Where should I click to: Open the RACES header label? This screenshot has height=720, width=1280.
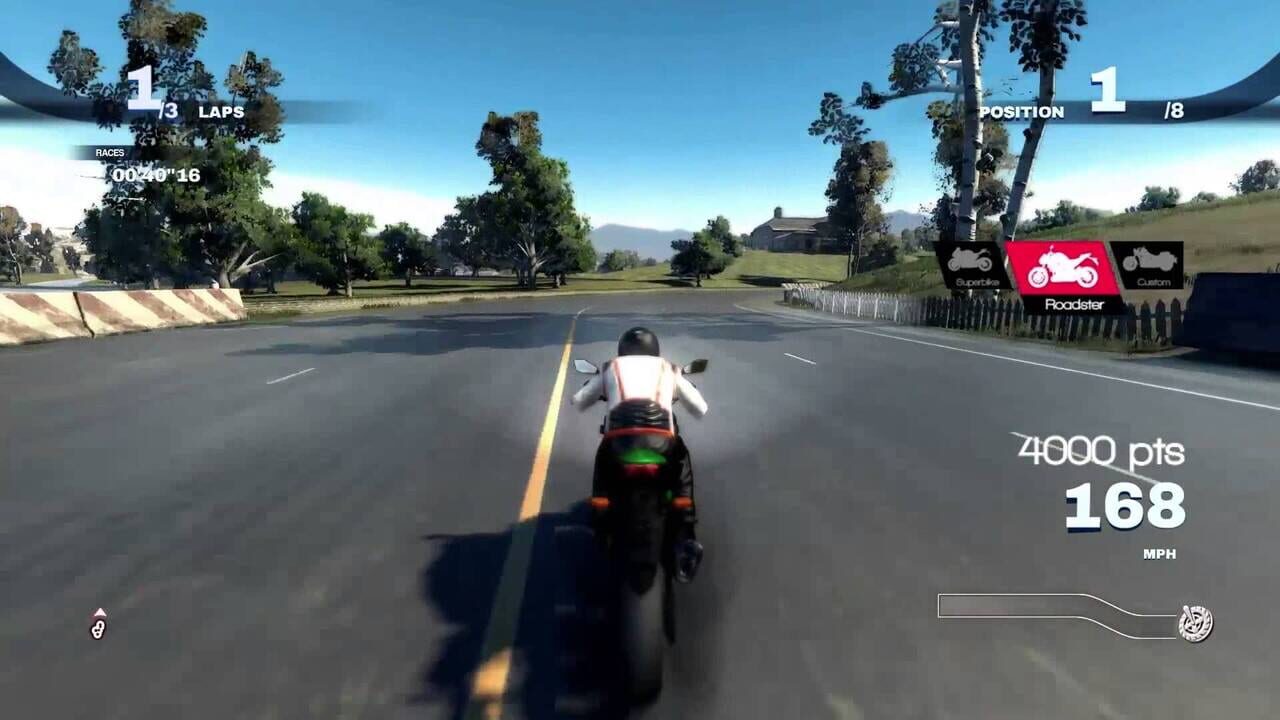pos(110,152)
